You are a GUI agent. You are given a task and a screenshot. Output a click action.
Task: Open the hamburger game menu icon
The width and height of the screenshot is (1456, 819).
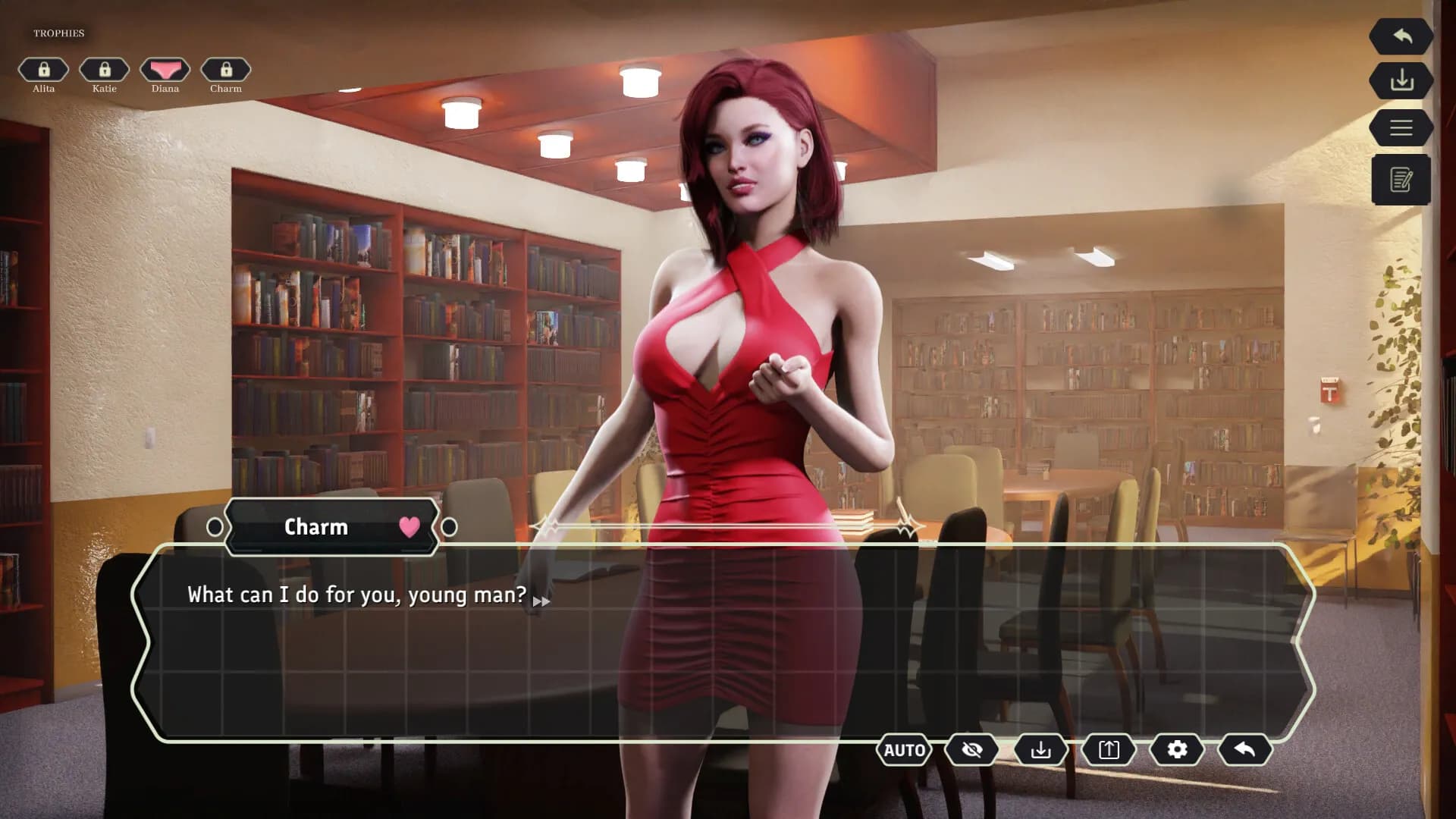pos(1401,127)
